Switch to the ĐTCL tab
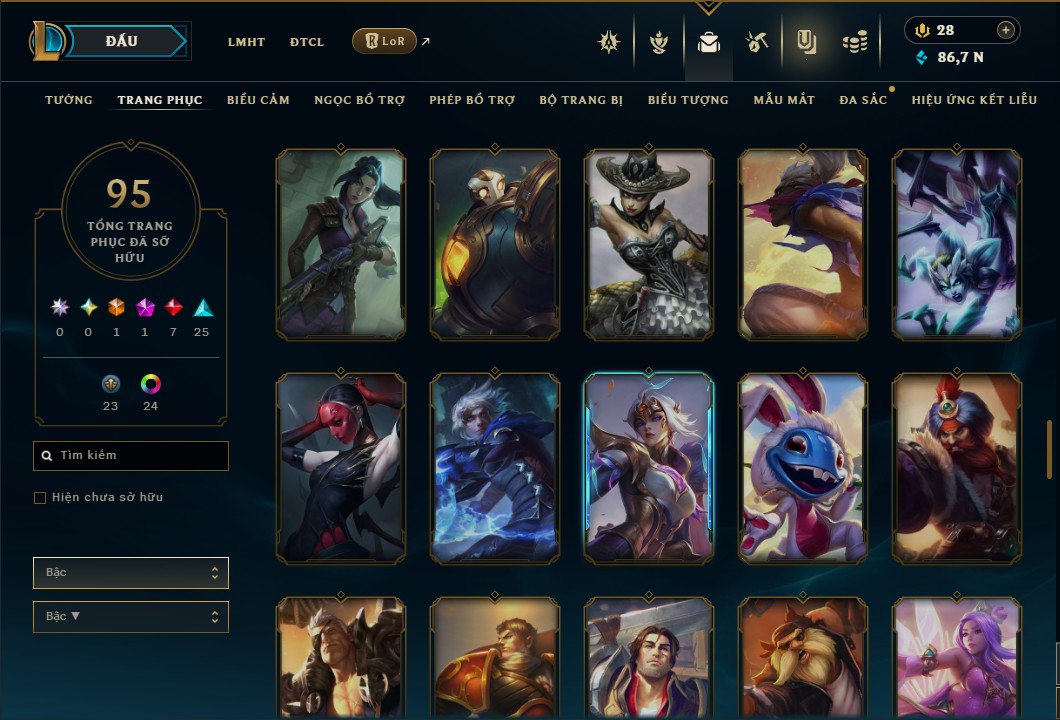1060x720 pixels. [307, 42]
